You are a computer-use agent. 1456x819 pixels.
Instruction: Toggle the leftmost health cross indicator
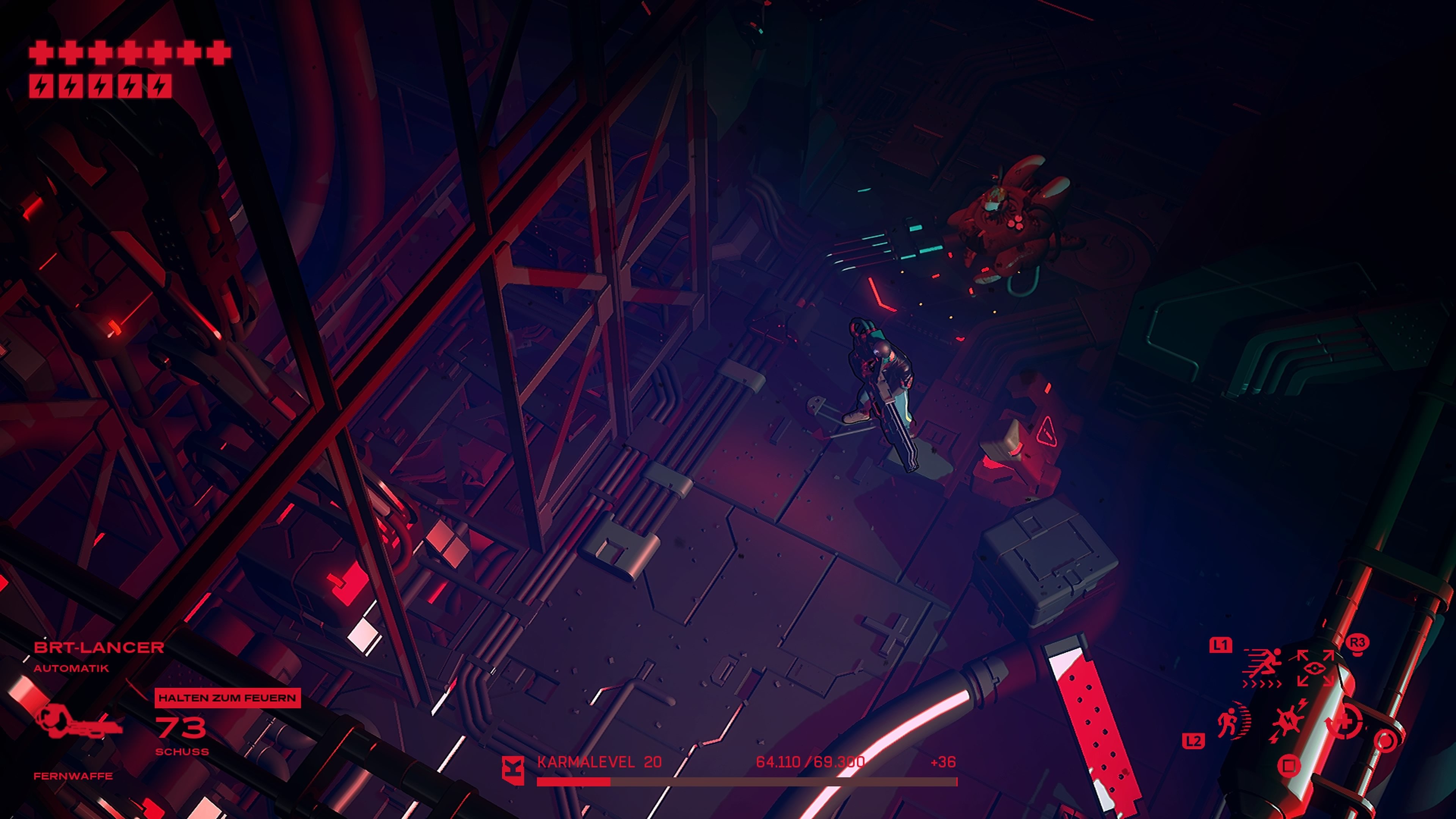coord(41,53)
